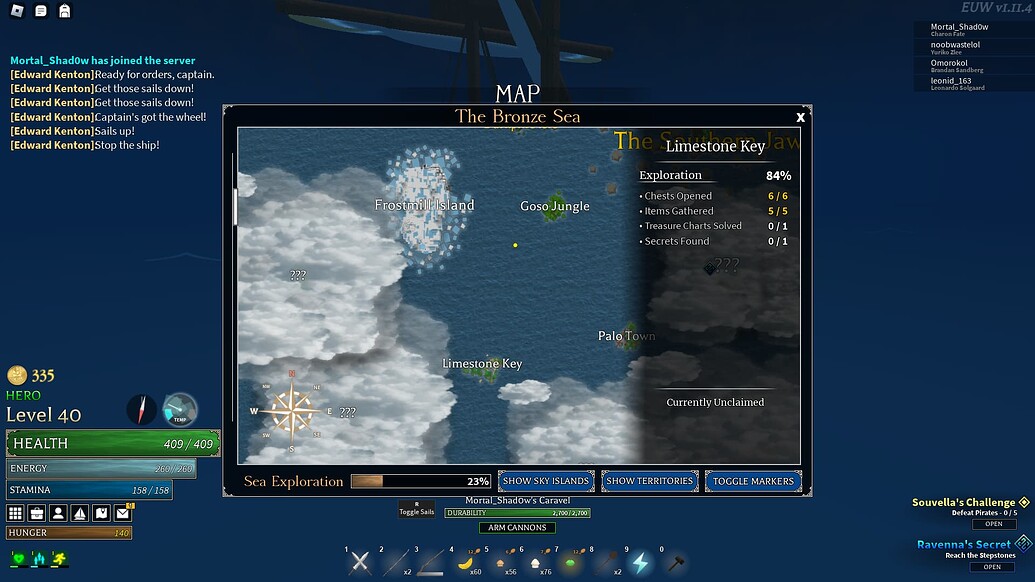
Task: Show sky islands on the map
Action: [x=546, y=481]
